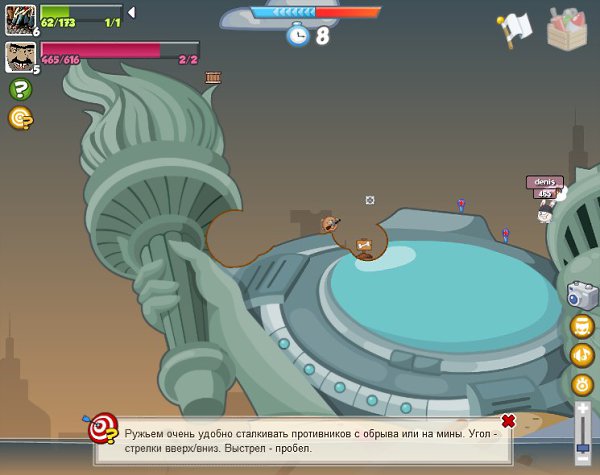Zoom in with the plus button
Viewport: 600px width, 475px height.
point(583,409)
